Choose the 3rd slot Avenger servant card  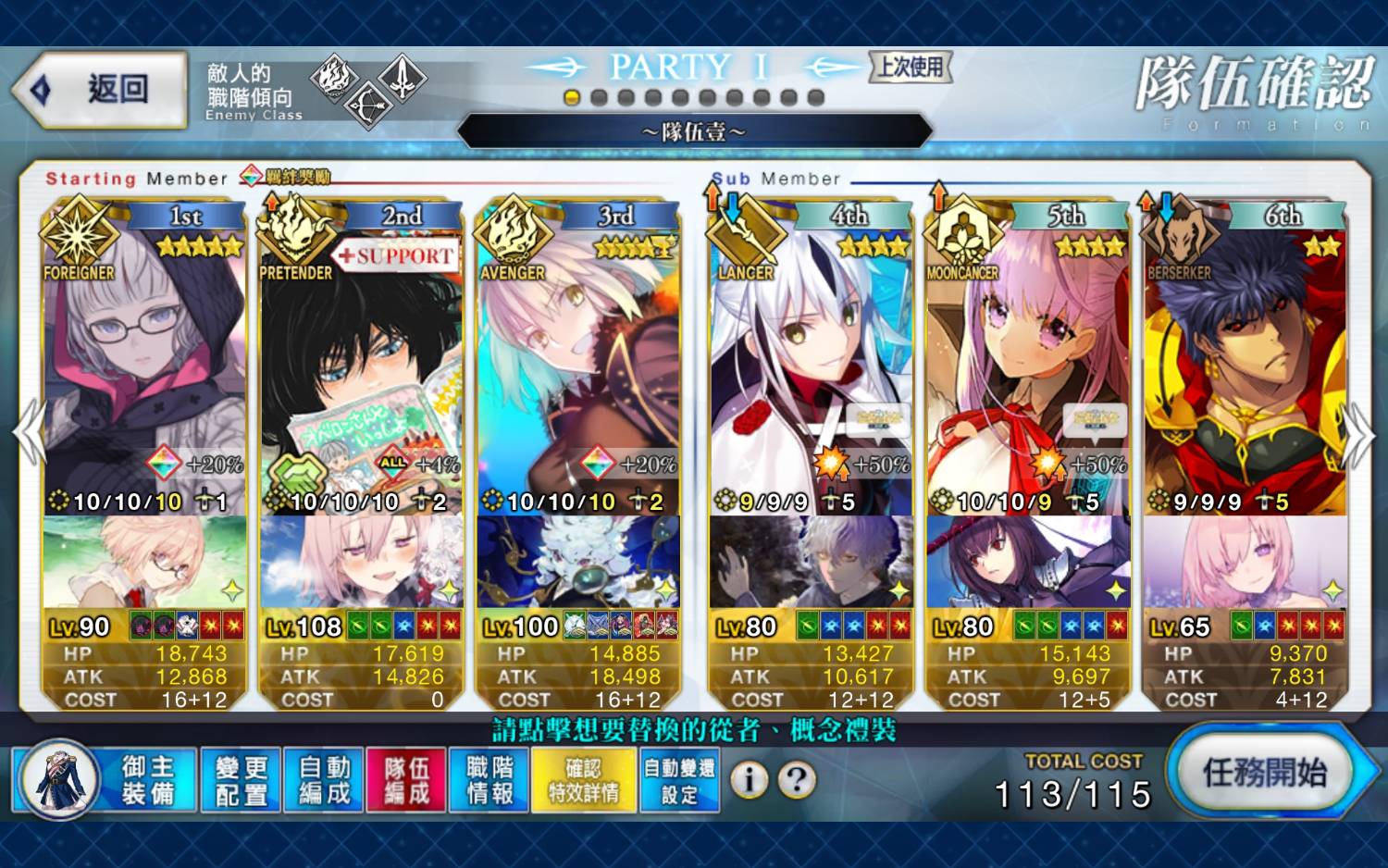pos(578,370)
